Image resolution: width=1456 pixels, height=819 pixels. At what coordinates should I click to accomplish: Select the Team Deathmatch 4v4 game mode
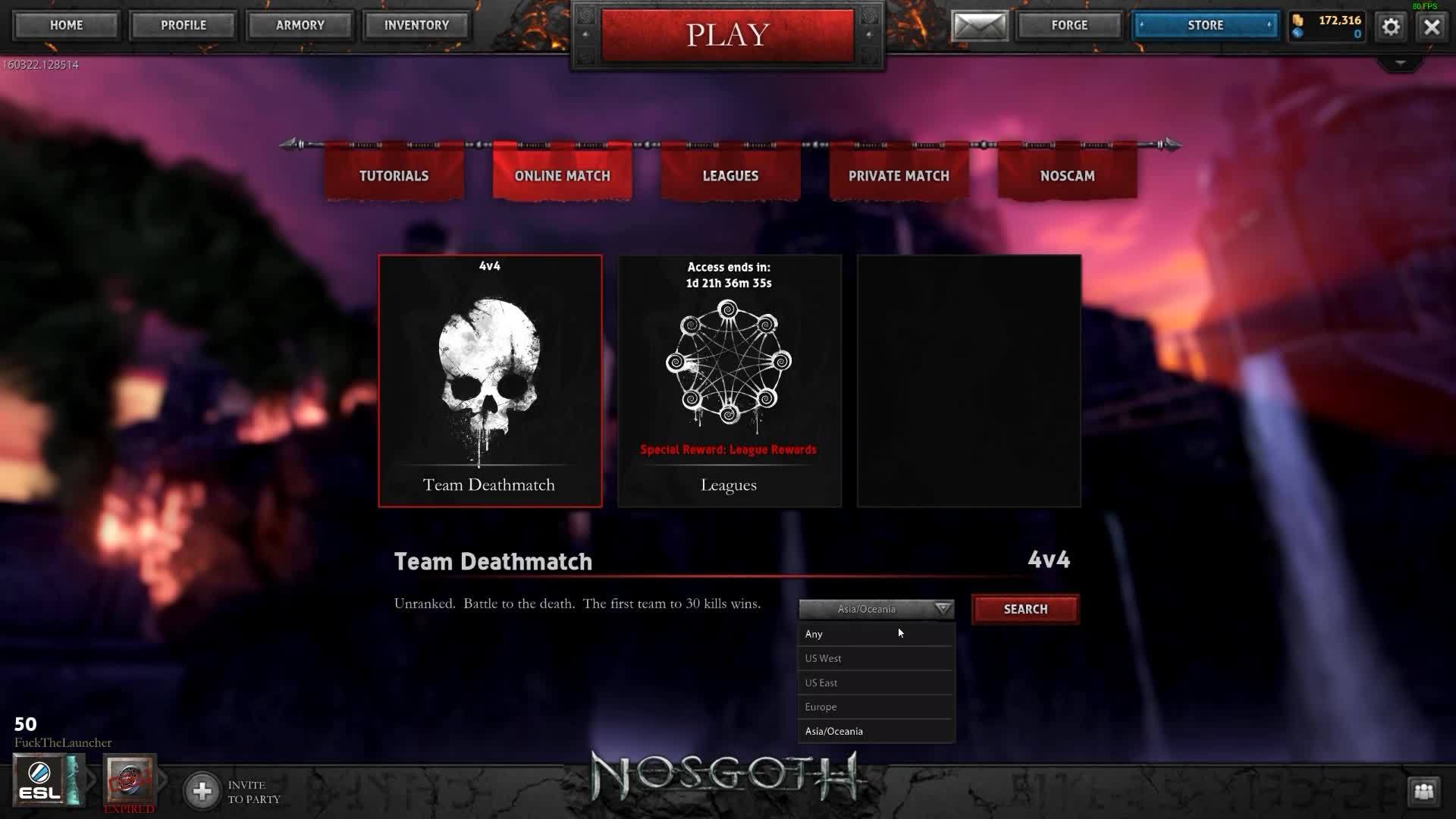490,379
